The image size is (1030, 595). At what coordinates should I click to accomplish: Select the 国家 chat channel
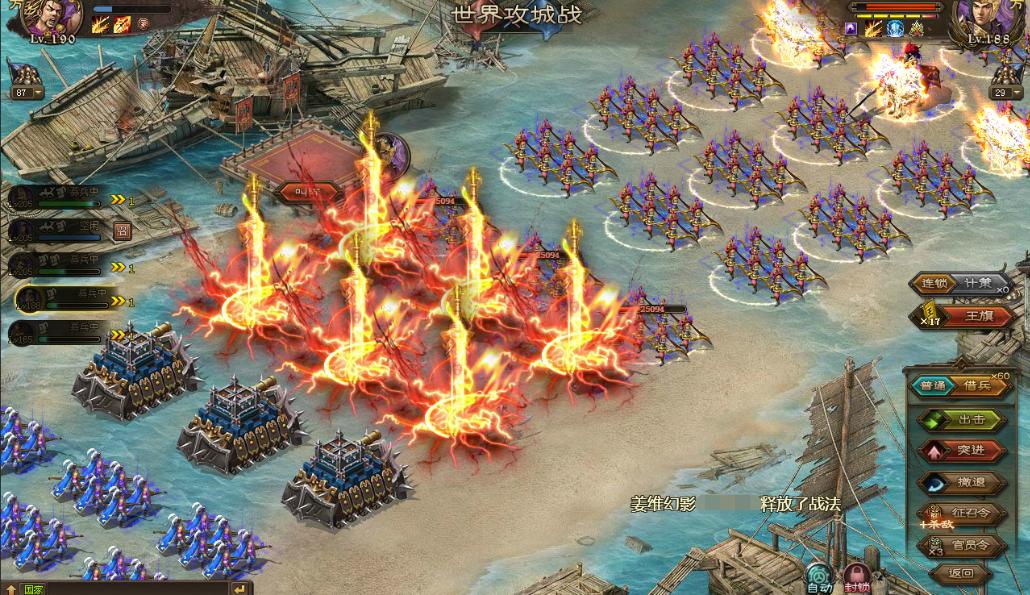point(32,589)
